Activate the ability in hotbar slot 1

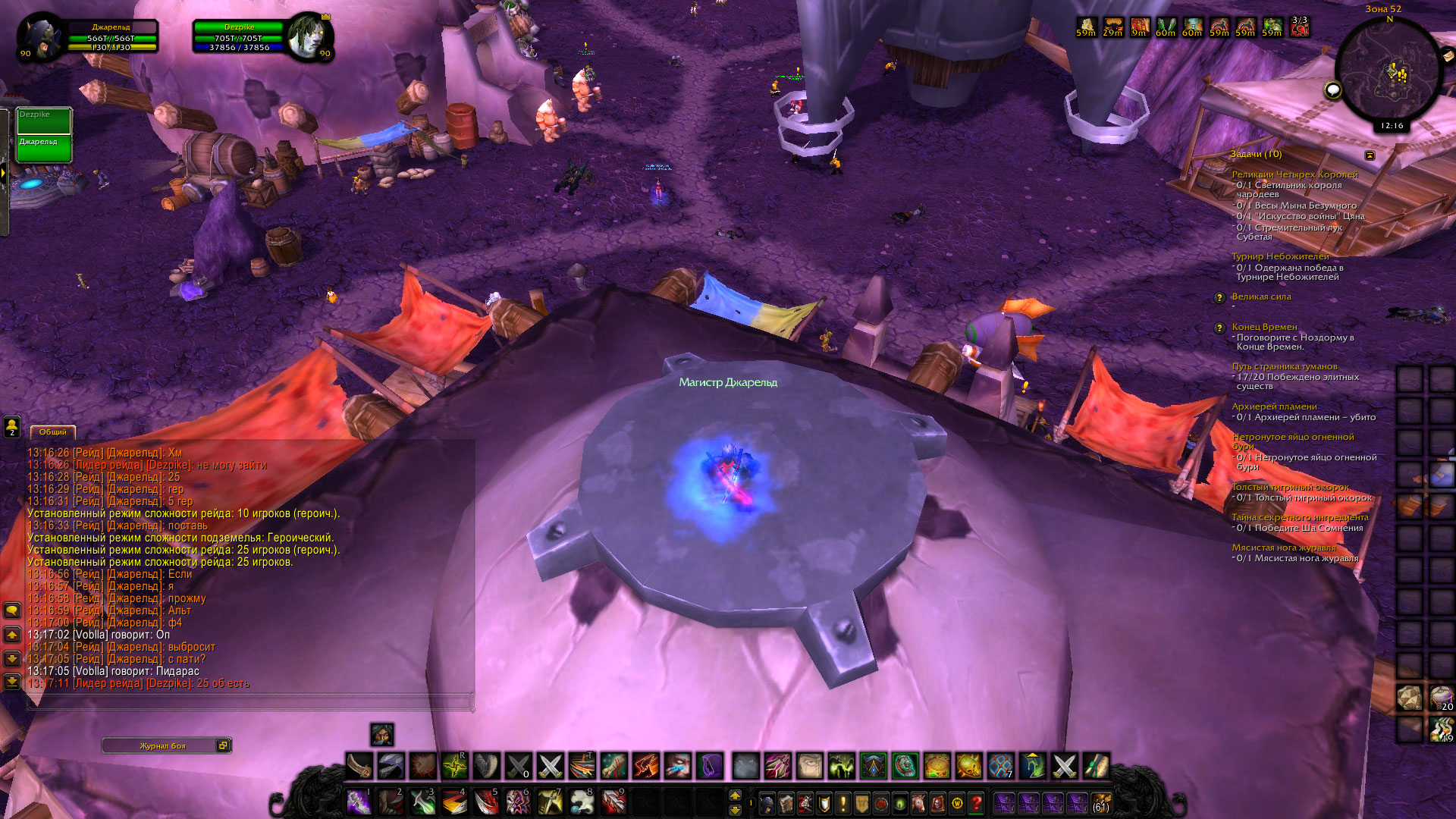point(358,802)
